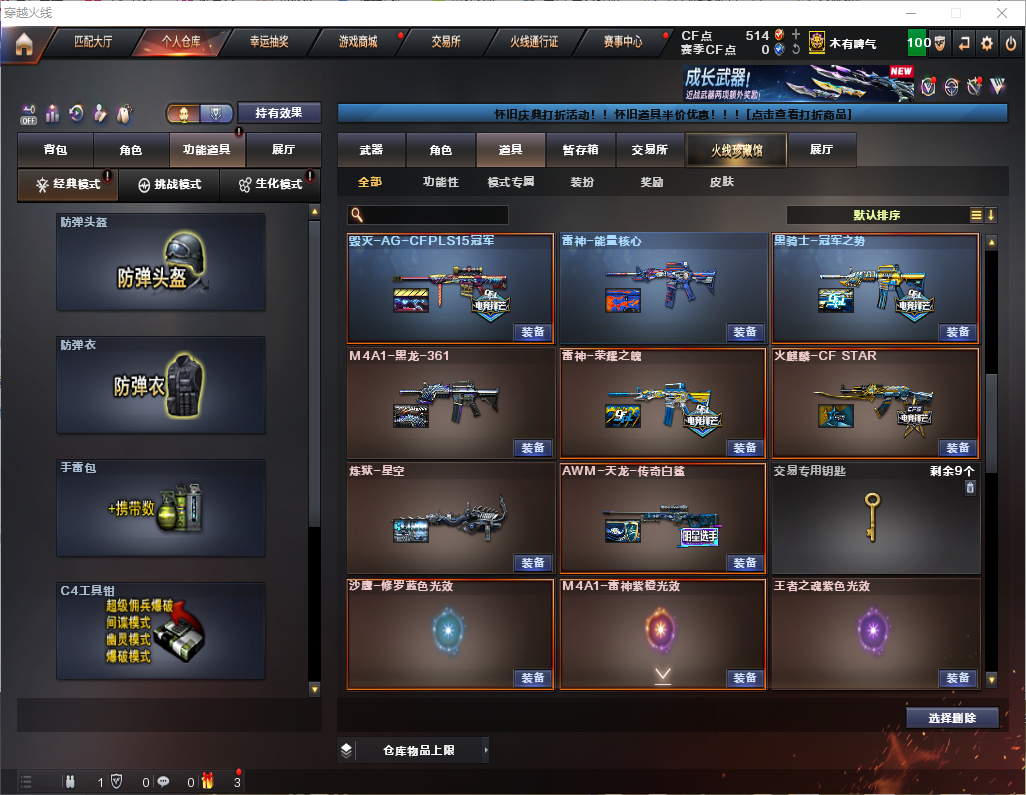The width and height of the screenshot is (1026, 795).
Task: Switch to the 背包 backpack tab
Action: (55, 150)
